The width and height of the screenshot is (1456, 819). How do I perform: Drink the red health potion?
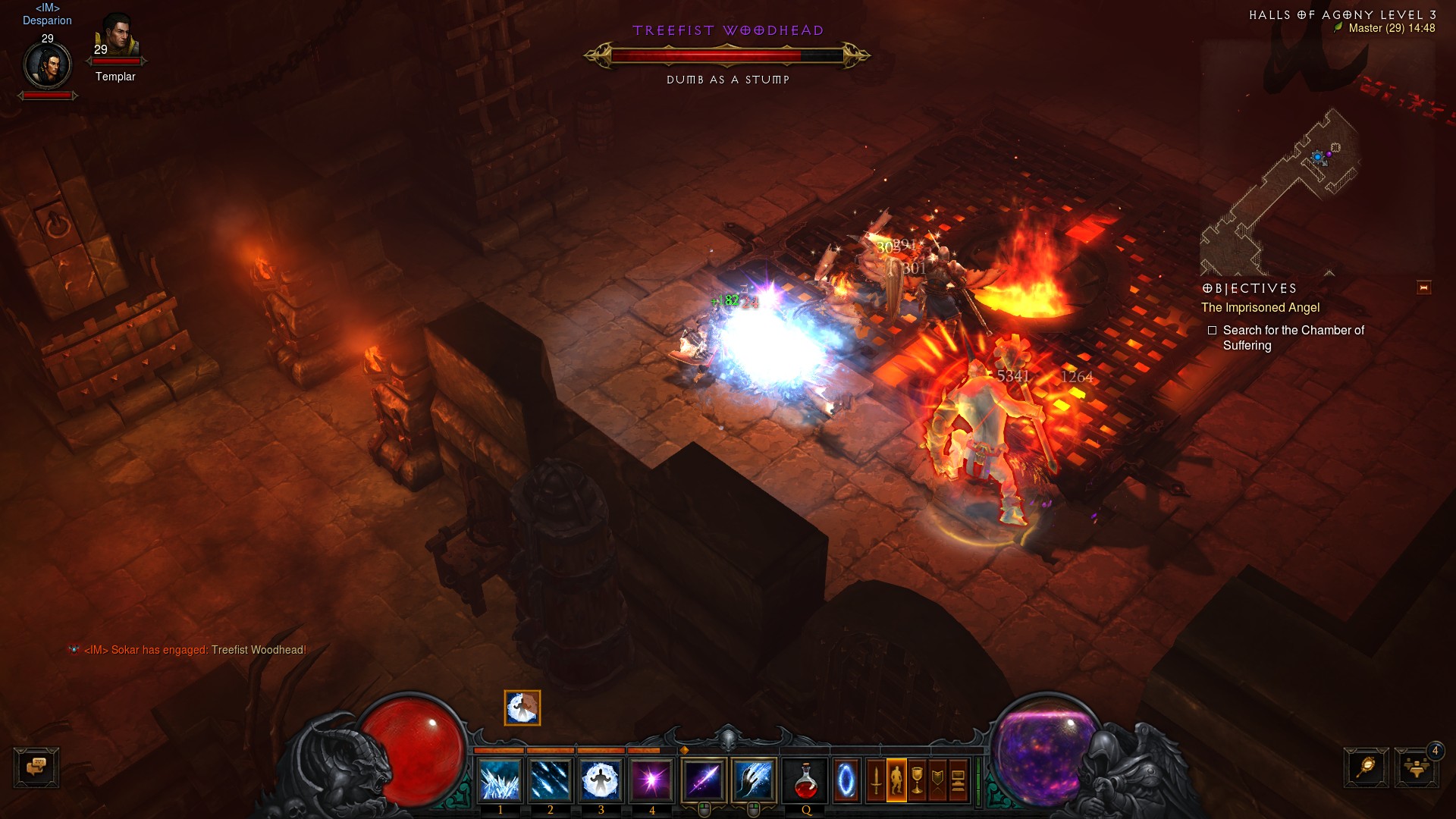805,780
